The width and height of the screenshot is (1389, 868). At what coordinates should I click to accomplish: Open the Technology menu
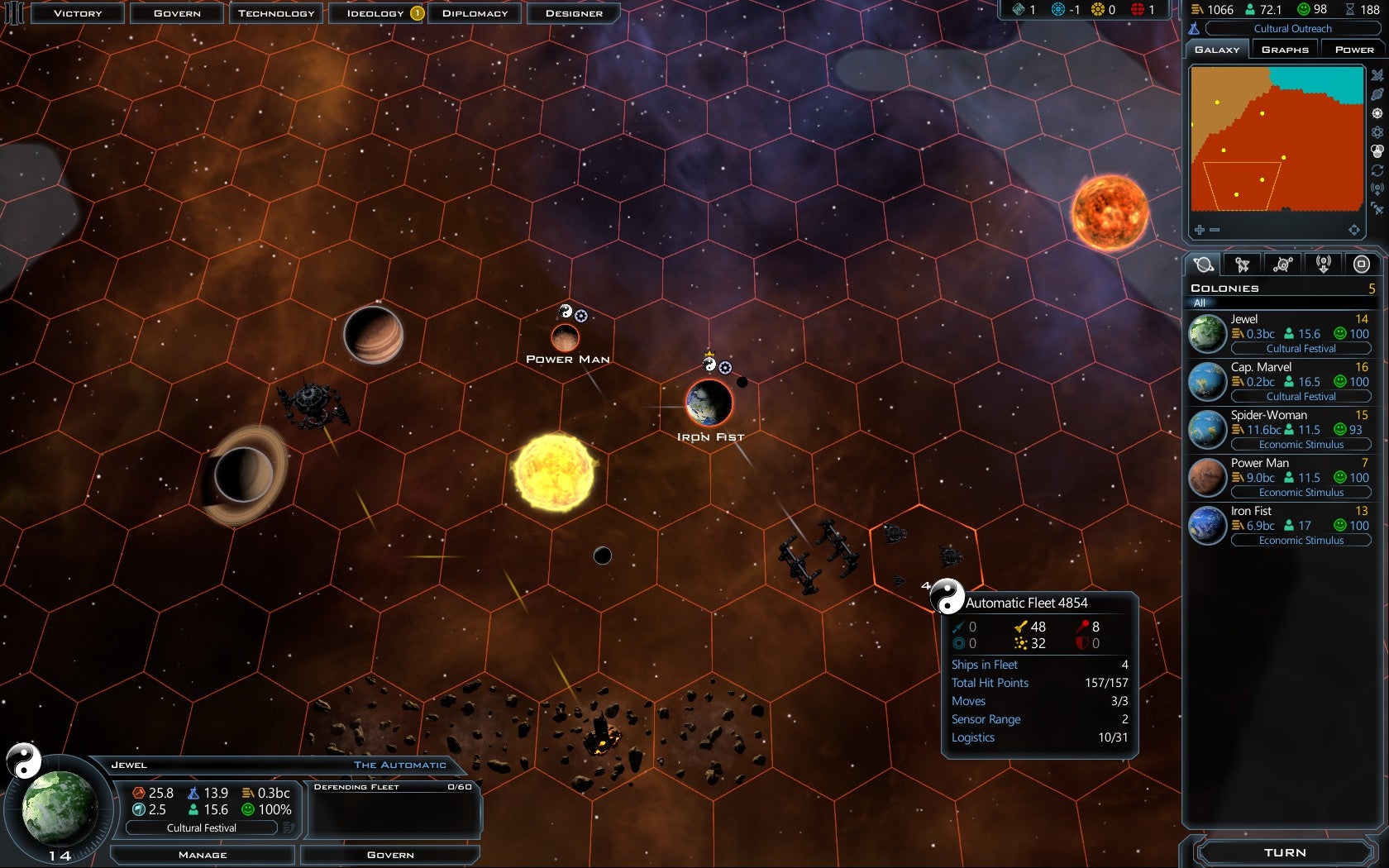276,13
